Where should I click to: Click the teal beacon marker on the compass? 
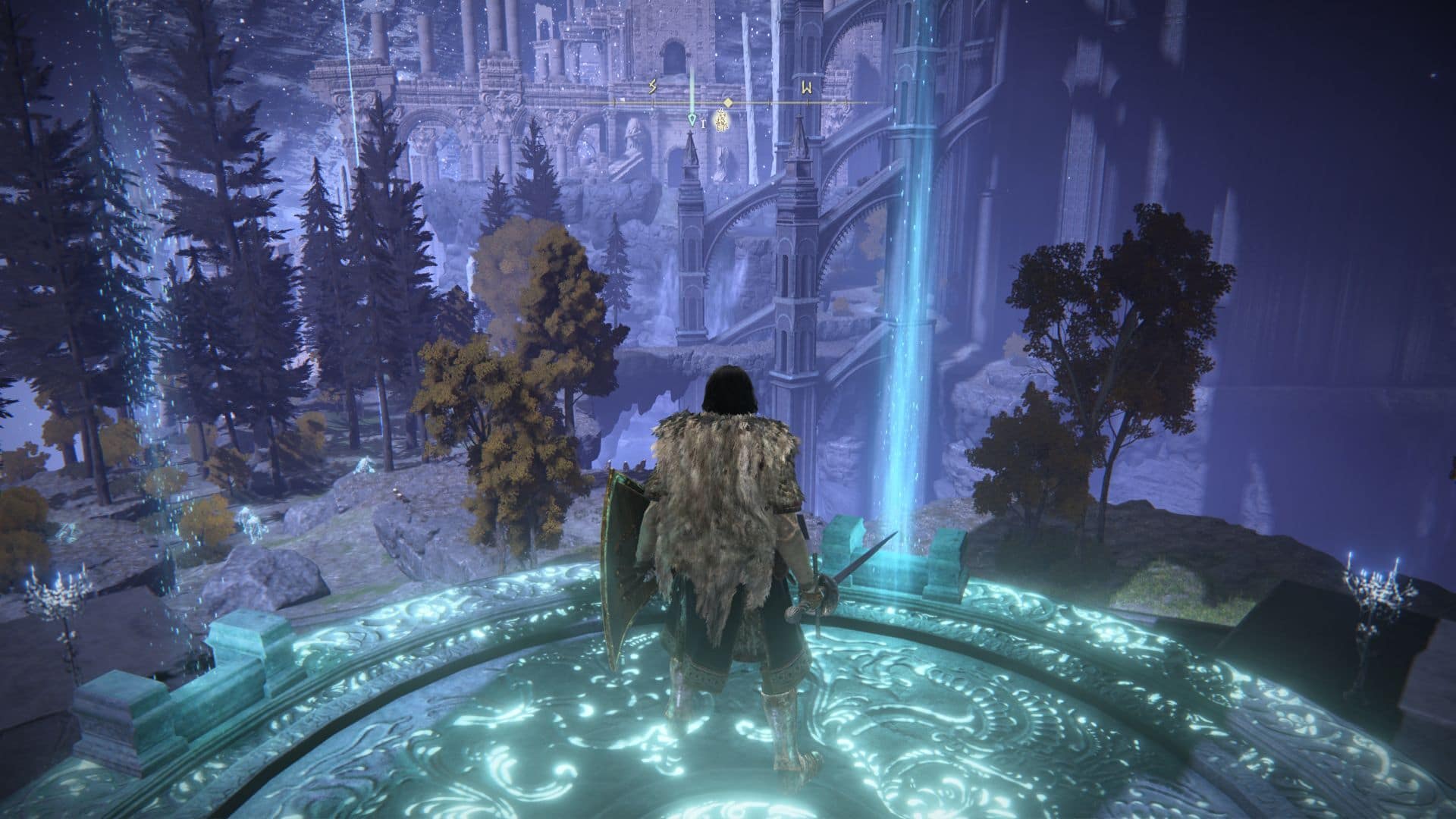(691, 119)
